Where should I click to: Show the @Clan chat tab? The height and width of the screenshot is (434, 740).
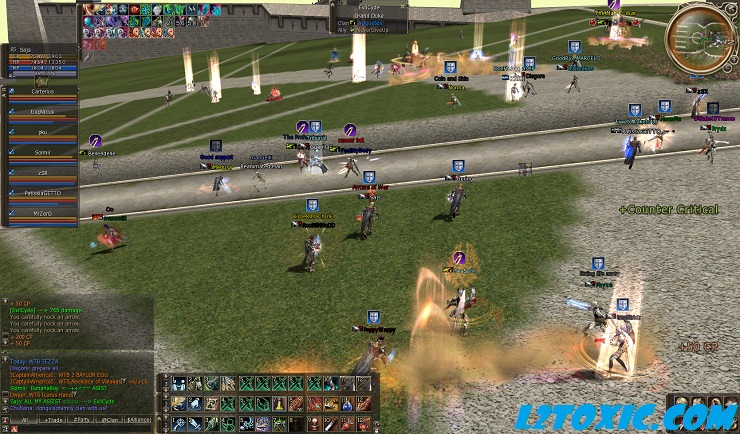coord(111,420)
